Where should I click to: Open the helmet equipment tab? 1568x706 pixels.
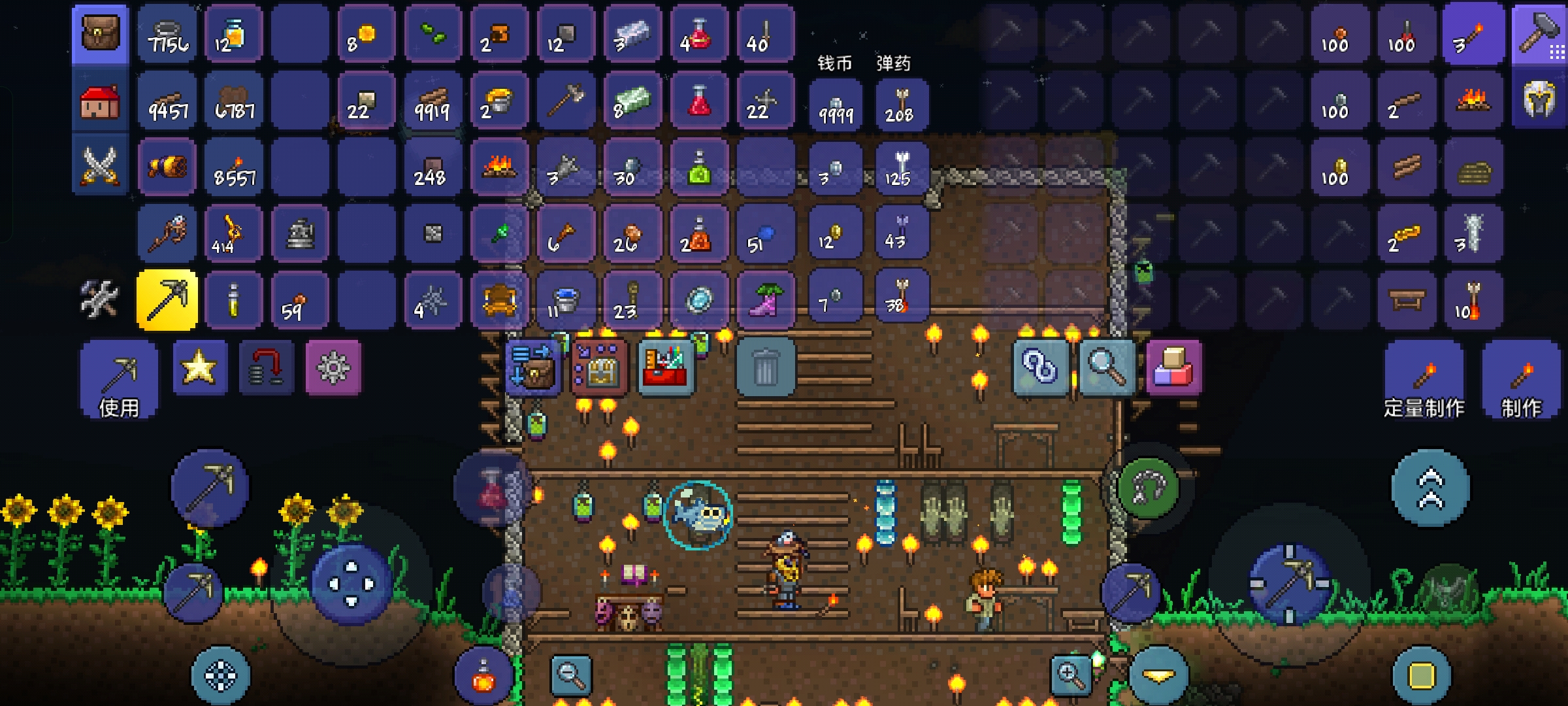coord(1539,101)
